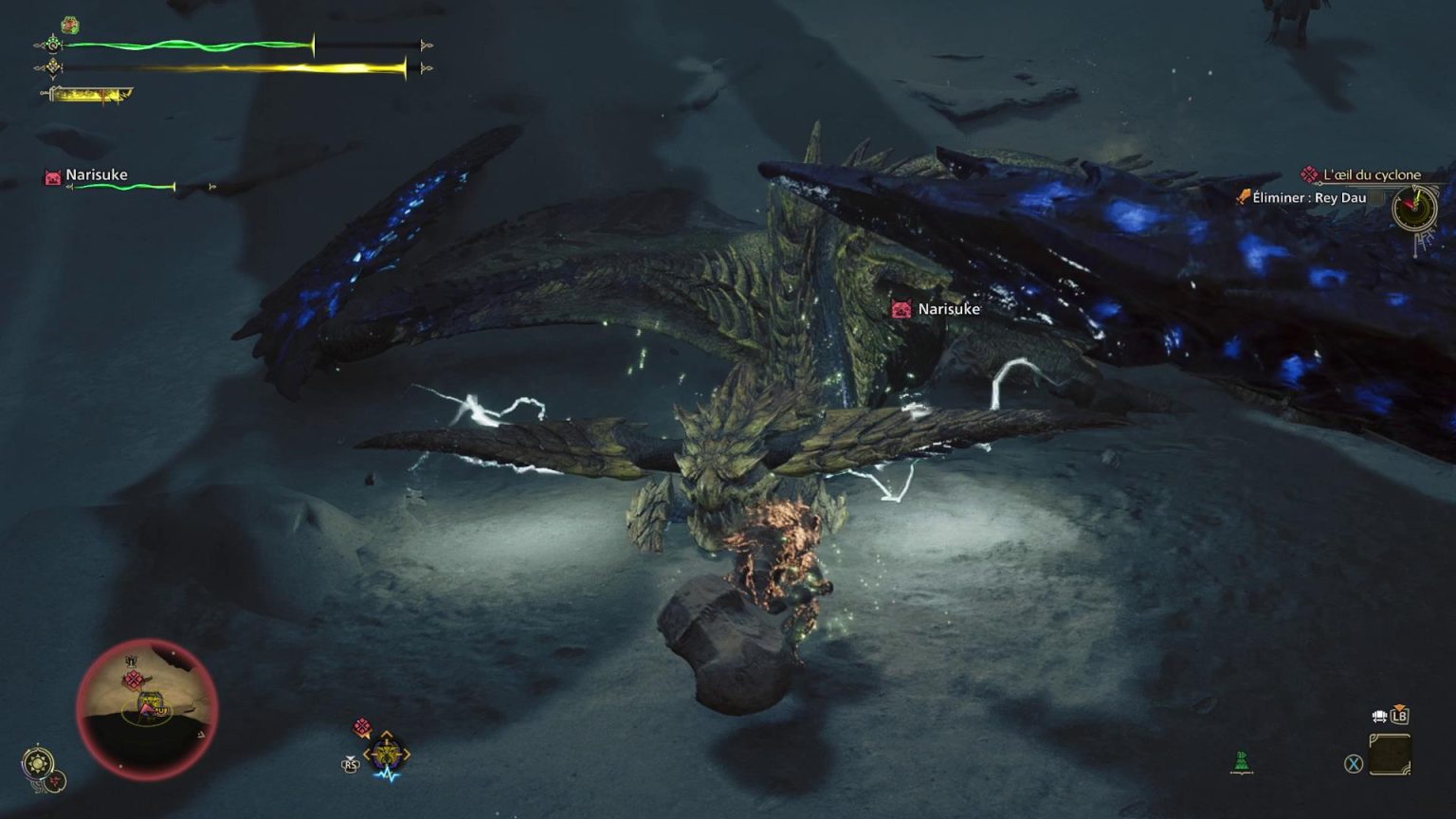Click the Éliminer : Rey Dau objective text
The width and height of the screenshot is (1456, 819).
point(1310,197)
